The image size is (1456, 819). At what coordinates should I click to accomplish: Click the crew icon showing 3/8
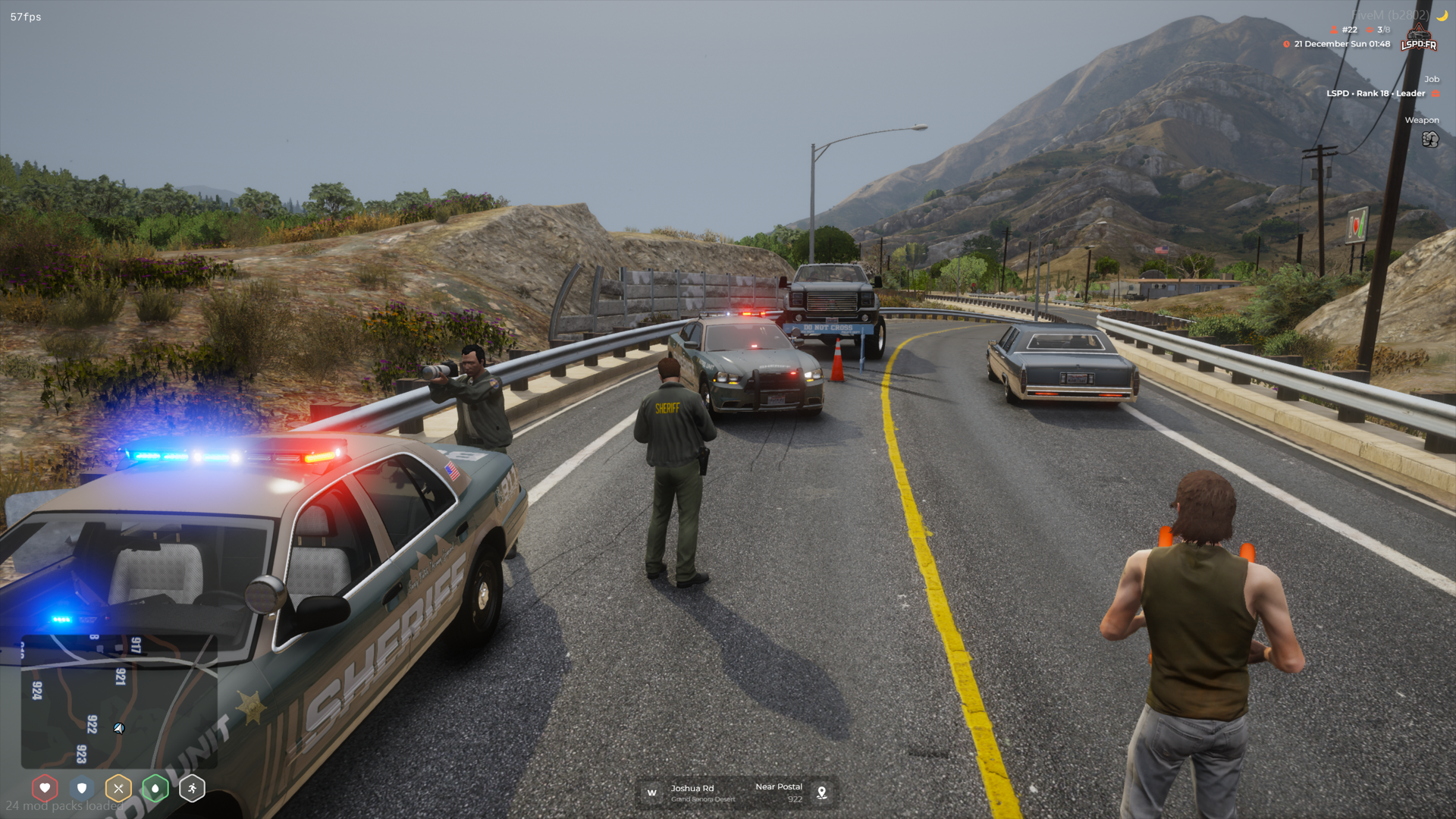click(1375, 30)
